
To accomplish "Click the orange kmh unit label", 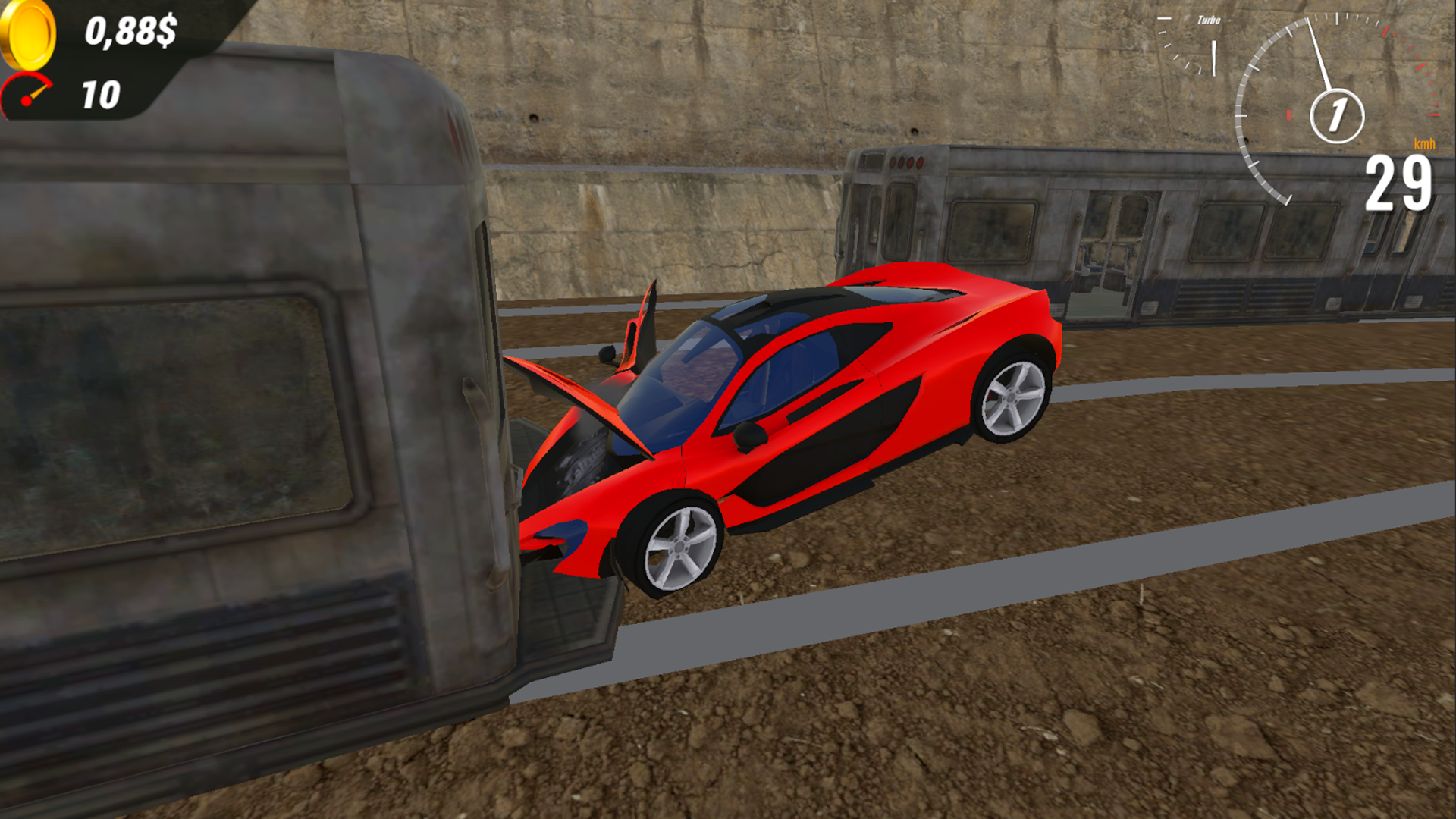I will [x=1425, y=144].
